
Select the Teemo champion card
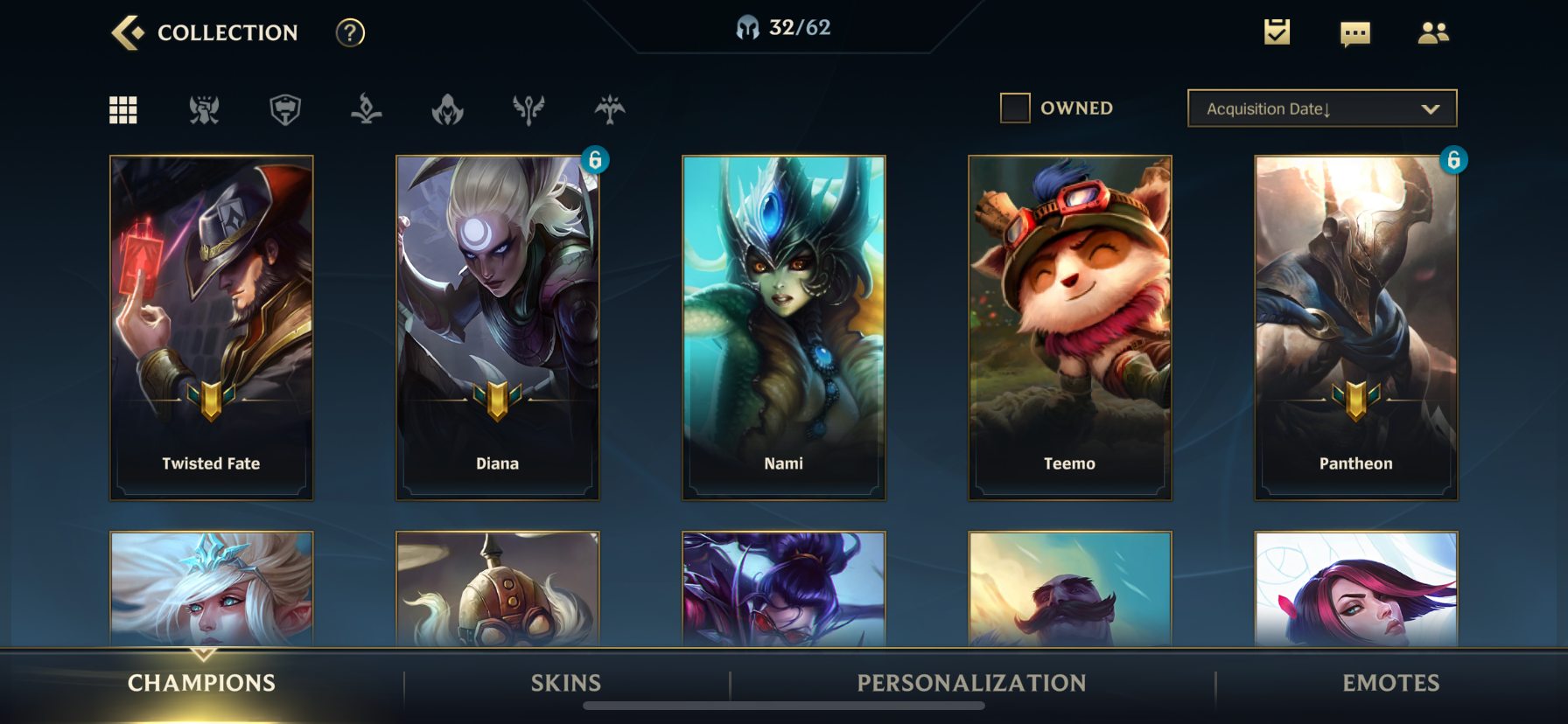(x=1070, y=327)
